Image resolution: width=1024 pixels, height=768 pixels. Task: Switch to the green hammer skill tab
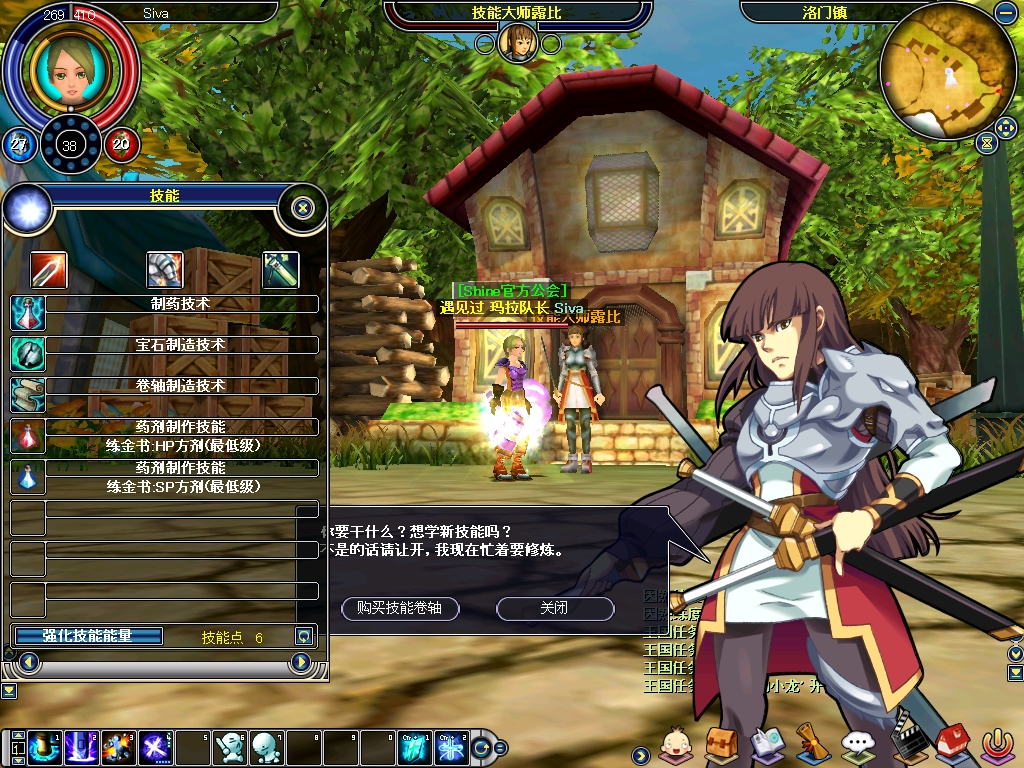point(280,269)
